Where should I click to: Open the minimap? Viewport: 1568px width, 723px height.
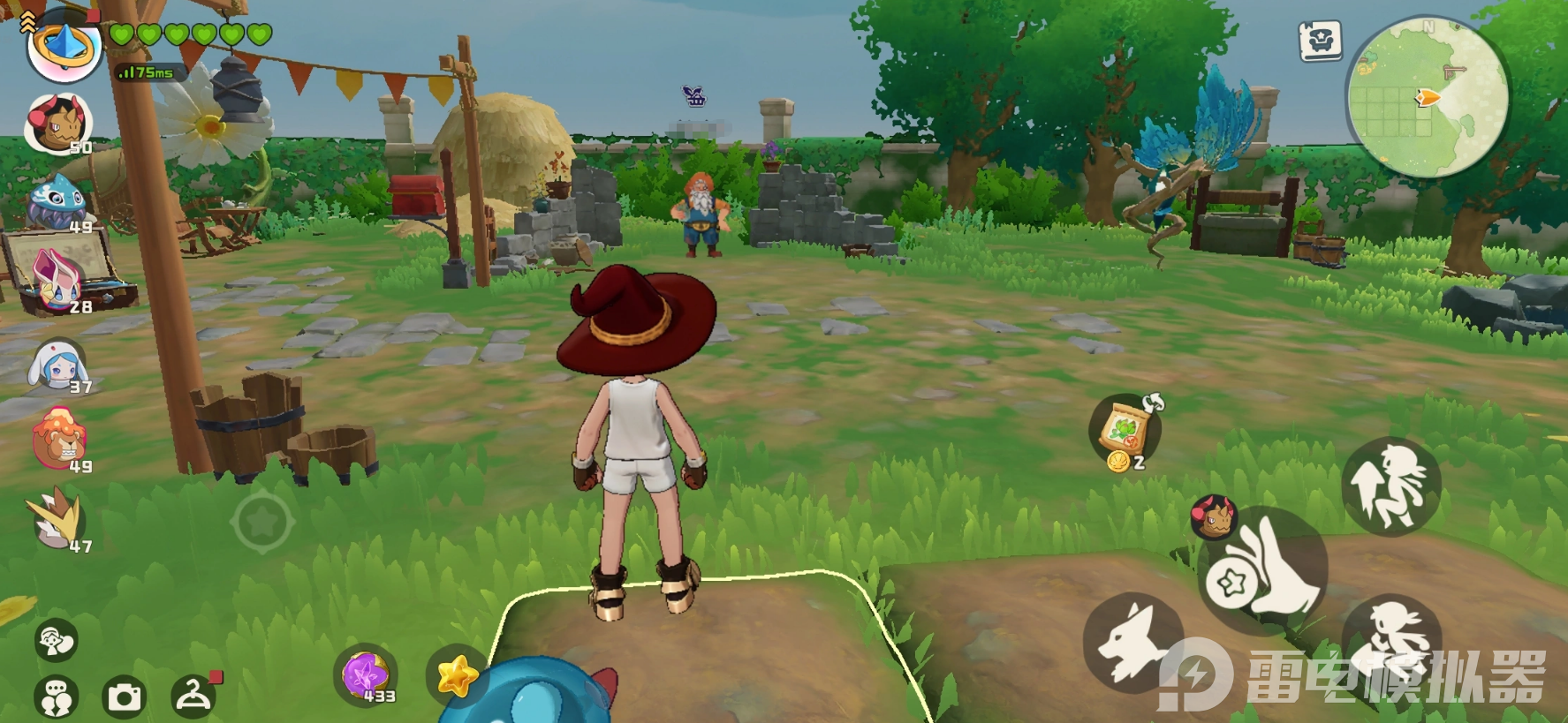click(1426, 96)
